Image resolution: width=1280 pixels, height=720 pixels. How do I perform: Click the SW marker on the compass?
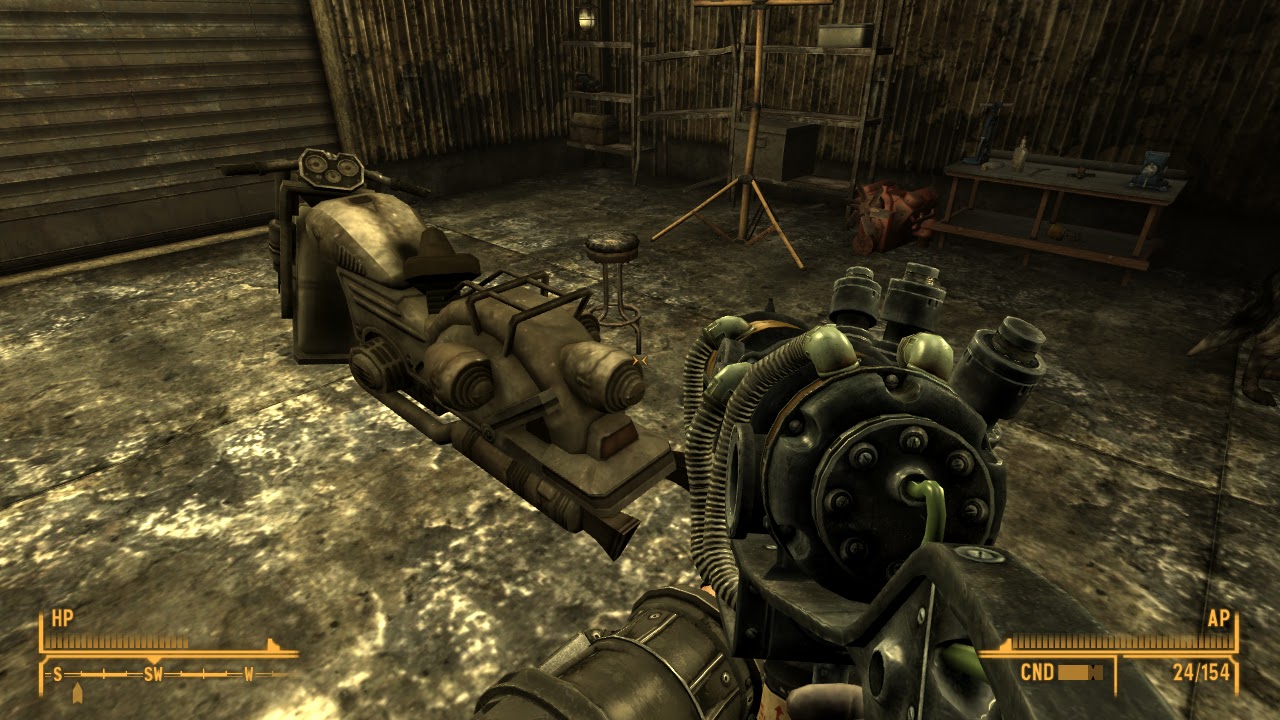pyautogui.click(x=152, y=674)
